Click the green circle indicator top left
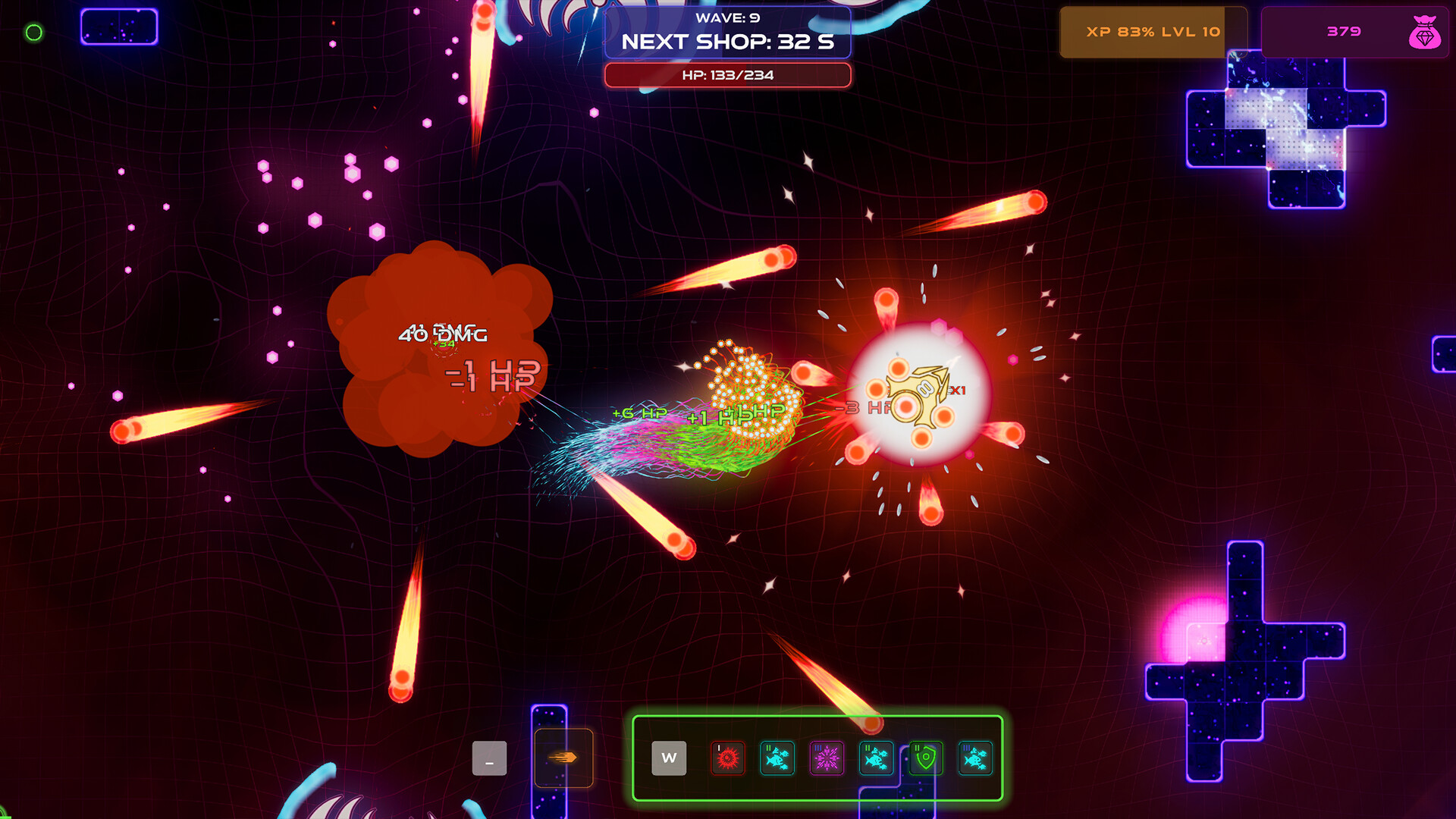1456x819 pixels. pyautogui.click(x=33, y=32)
